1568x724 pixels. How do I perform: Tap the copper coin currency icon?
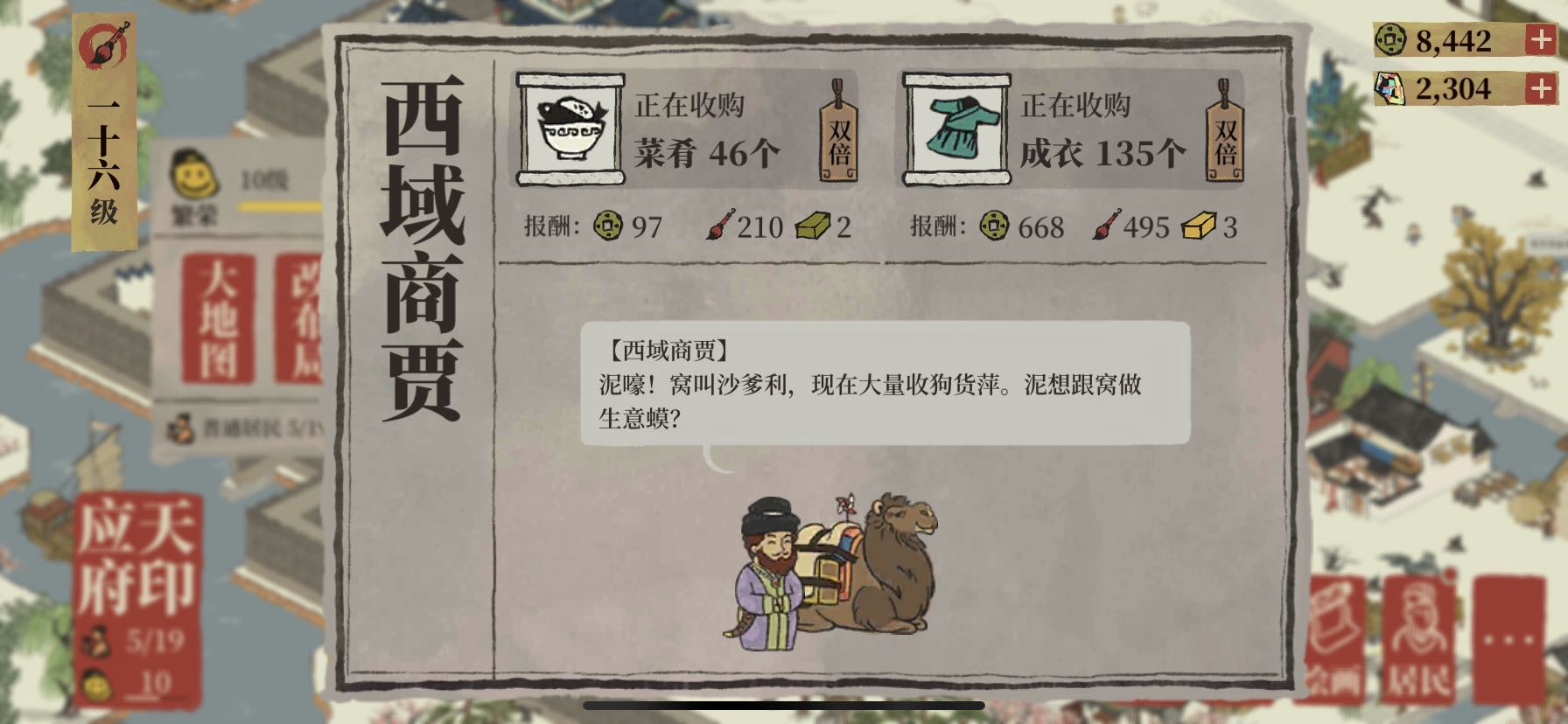[x=1389, y=38]
